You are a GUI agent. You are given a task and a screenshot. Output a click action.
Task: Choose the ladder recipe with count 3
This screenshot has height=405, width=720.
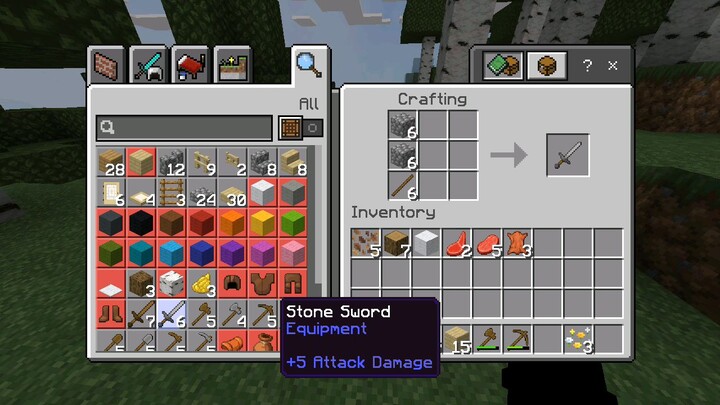(x=172, y=190)
